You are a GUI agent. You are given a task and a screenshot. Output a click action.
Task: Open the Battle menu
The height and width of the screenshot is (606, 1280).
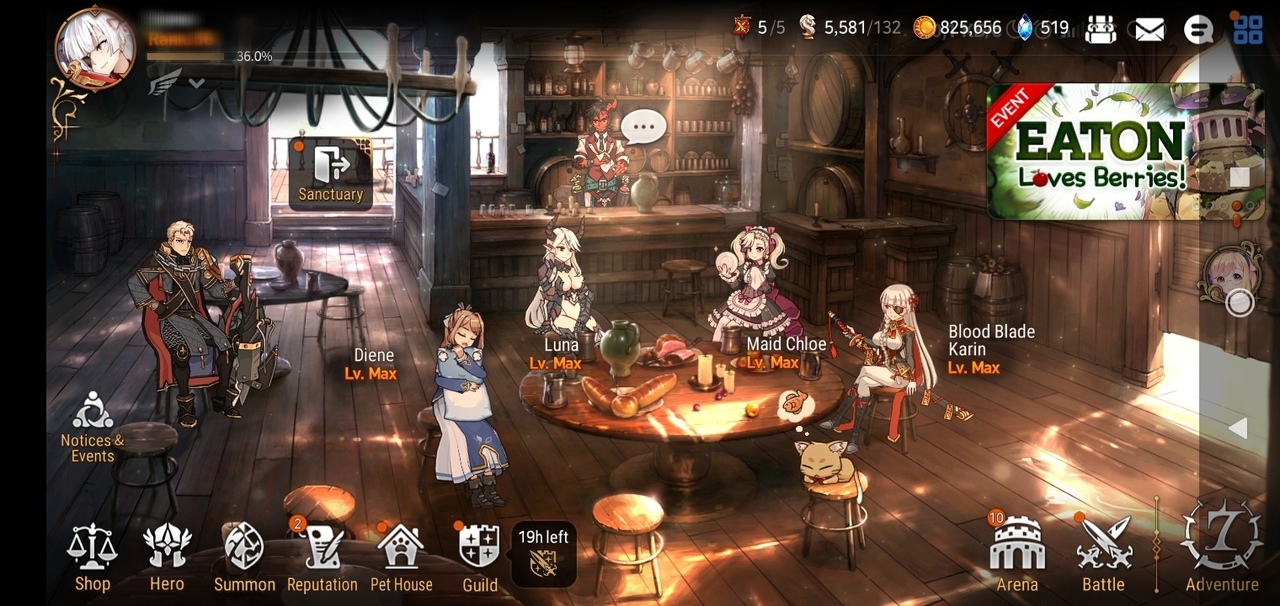pos(1103,556)
